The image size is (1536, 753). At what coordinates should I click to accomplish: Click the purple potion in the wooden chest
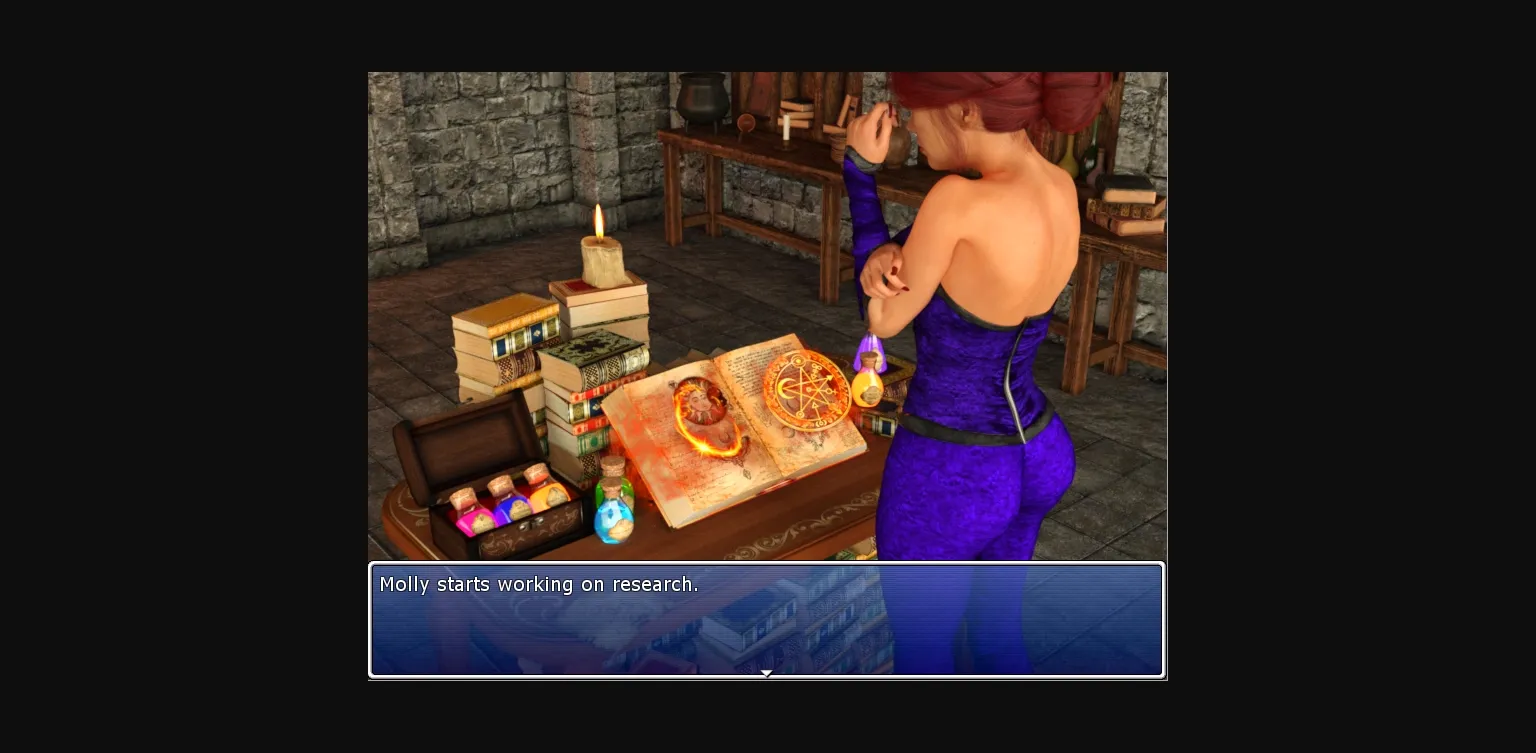click(x=511, y=506)
